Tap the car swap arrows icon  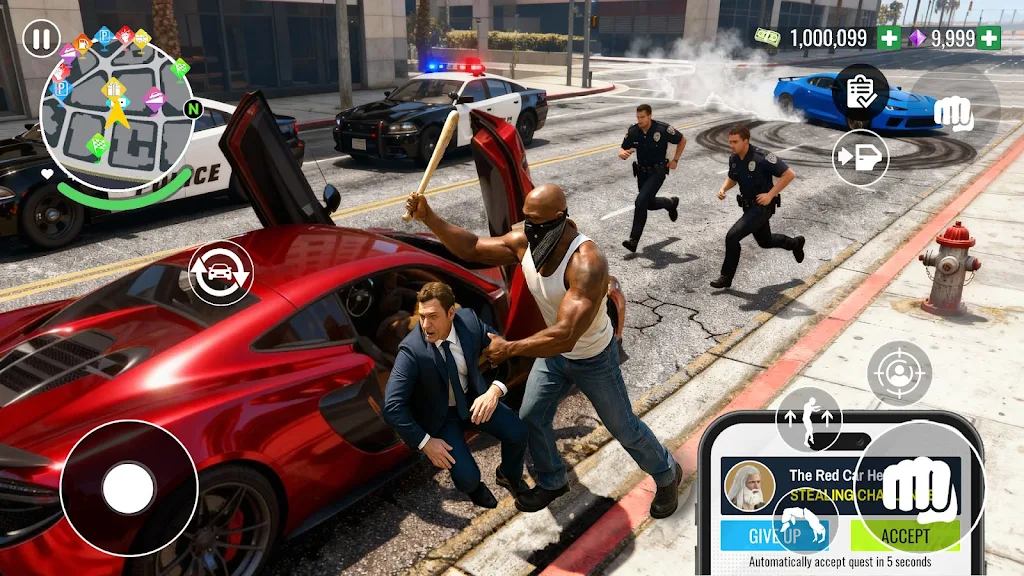click(x=220, y=273)
